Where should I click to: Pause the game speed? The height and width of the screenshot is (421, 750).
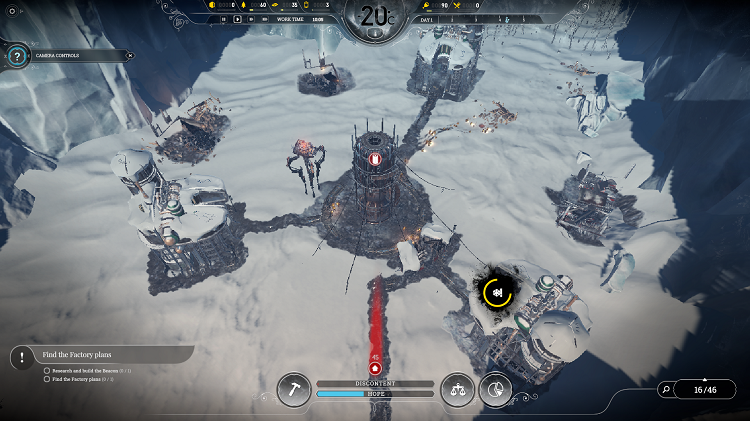point(222,19)
